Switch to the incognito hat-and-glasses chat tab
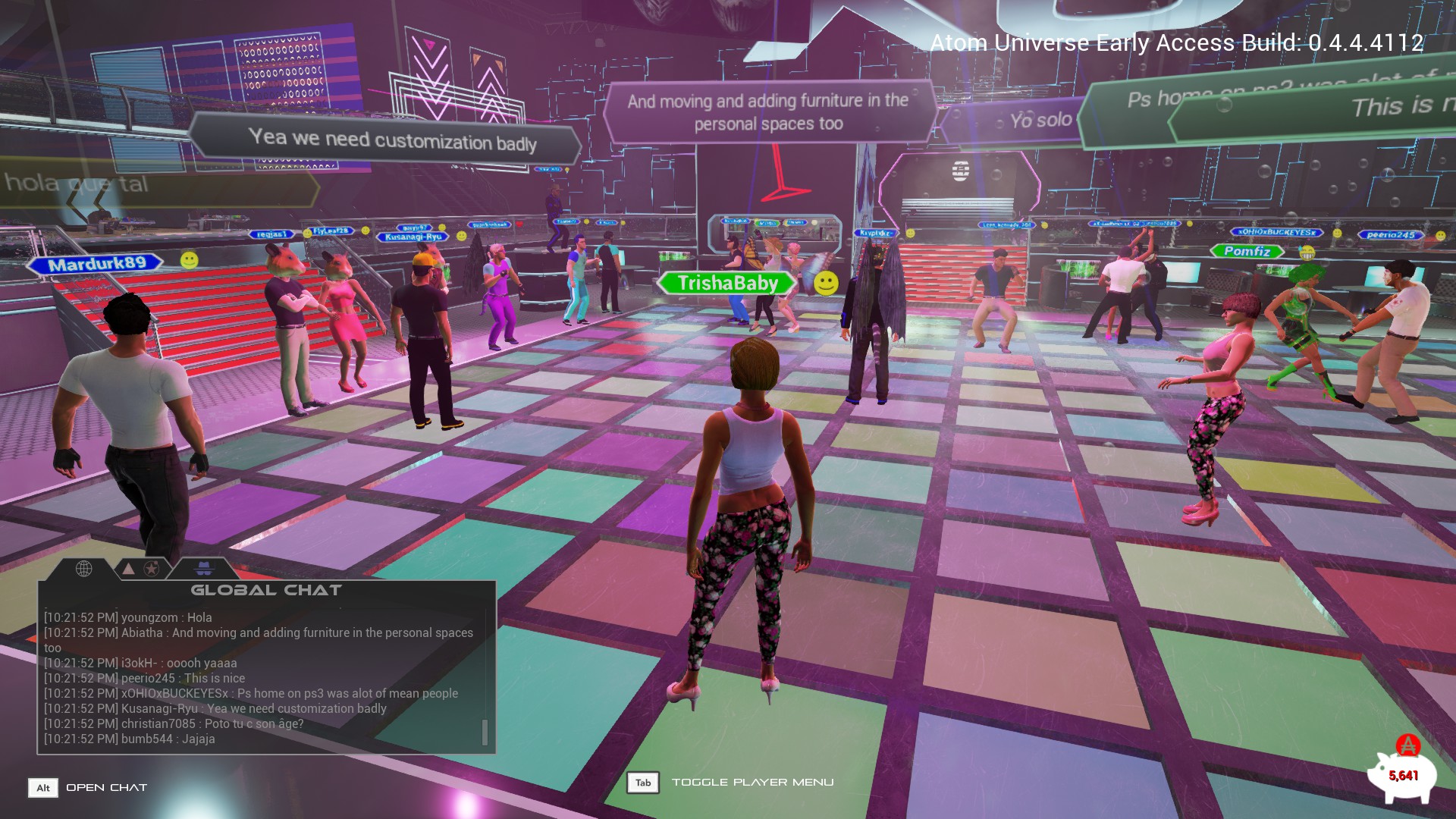 click(205, 568)
